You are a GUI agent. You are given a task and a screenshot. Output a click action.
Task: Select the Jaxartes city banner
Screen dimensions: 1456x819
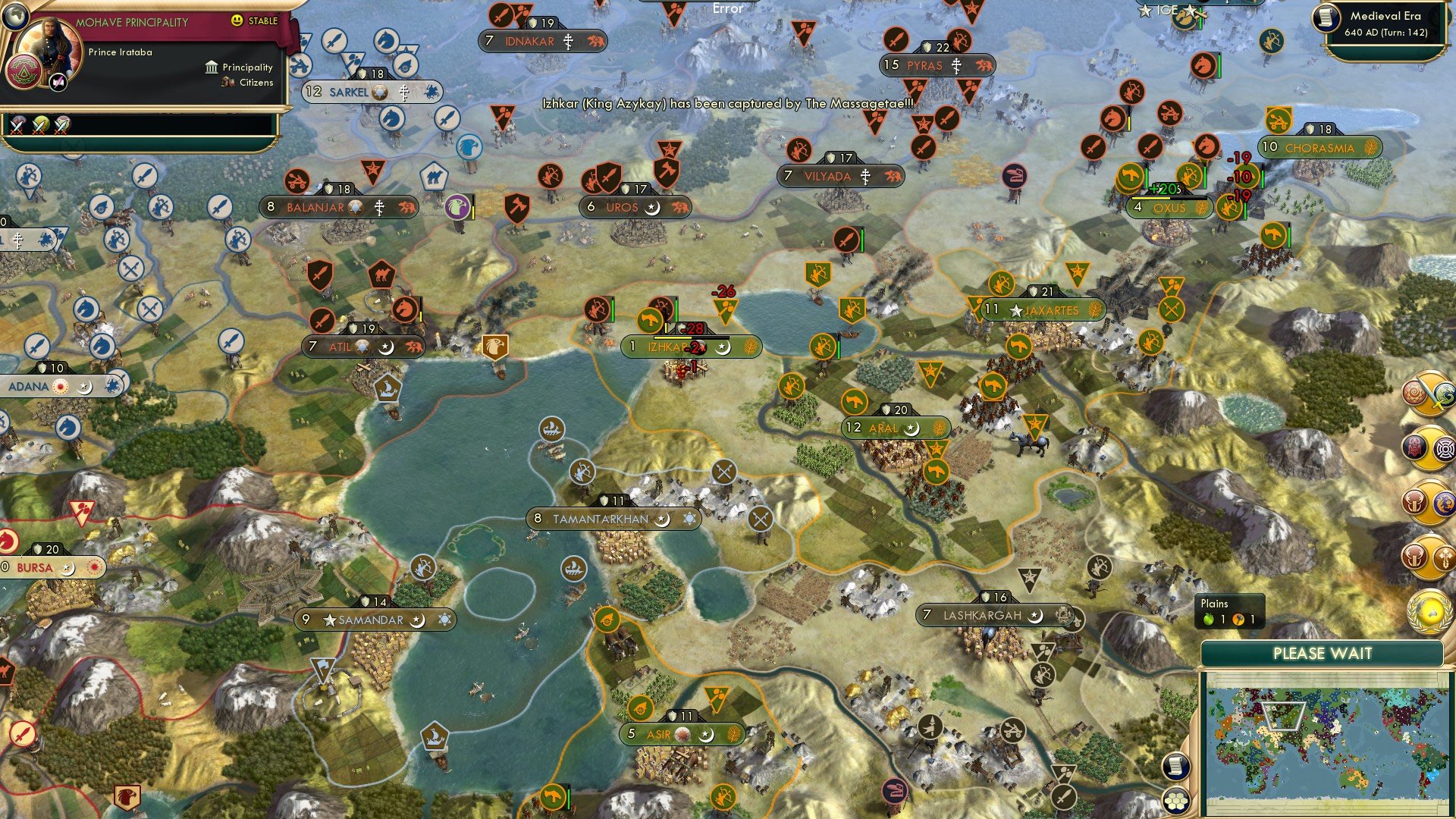click(x=1039, y=309)
